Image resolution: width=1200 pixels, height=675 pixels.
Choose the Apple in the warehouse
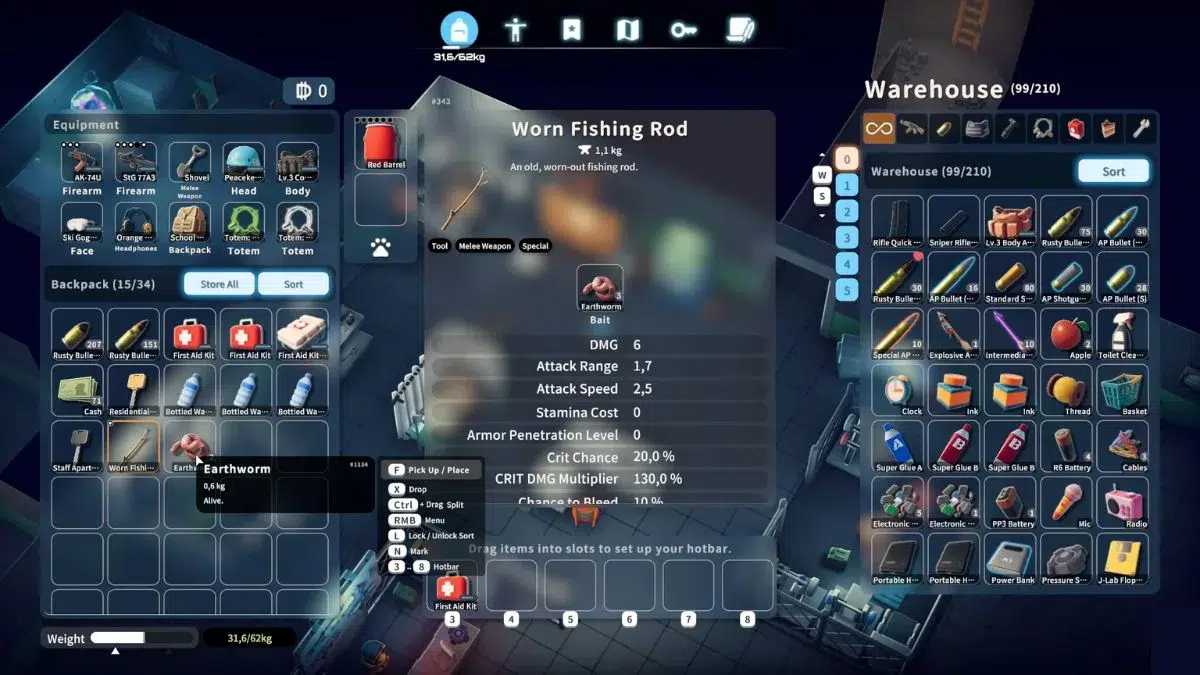1066,334
